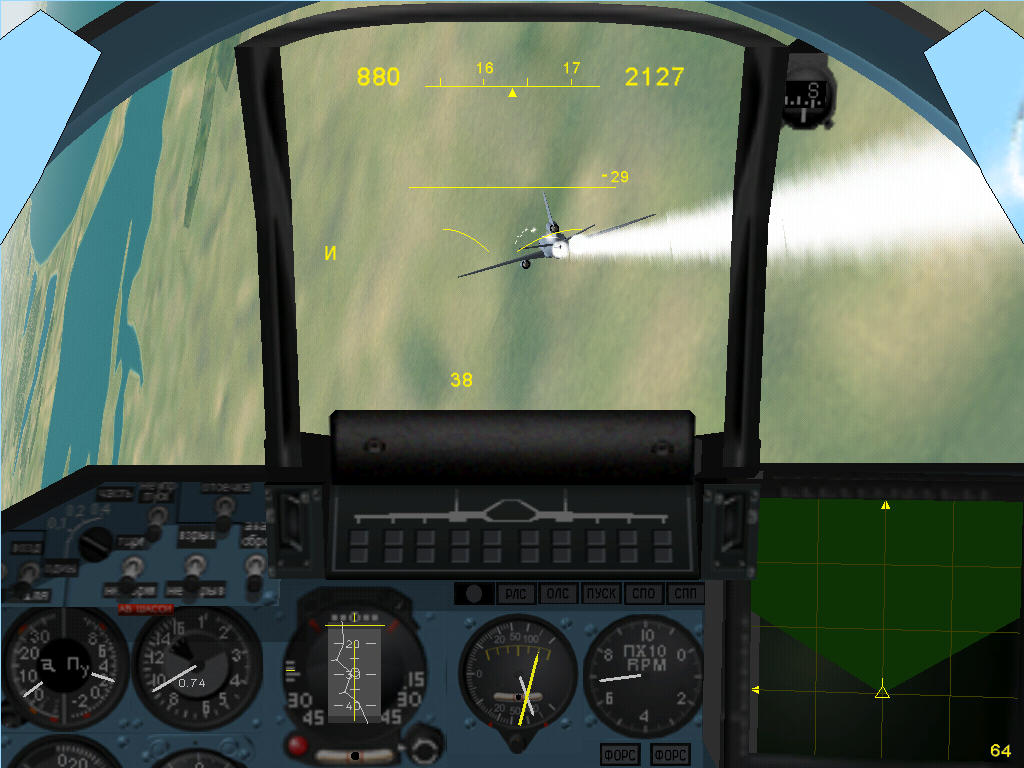Image resolution: width=1024 pixels, height=768 pixels.
Task: Click the red button below the attitude indicator
Action: coord(297,744)
